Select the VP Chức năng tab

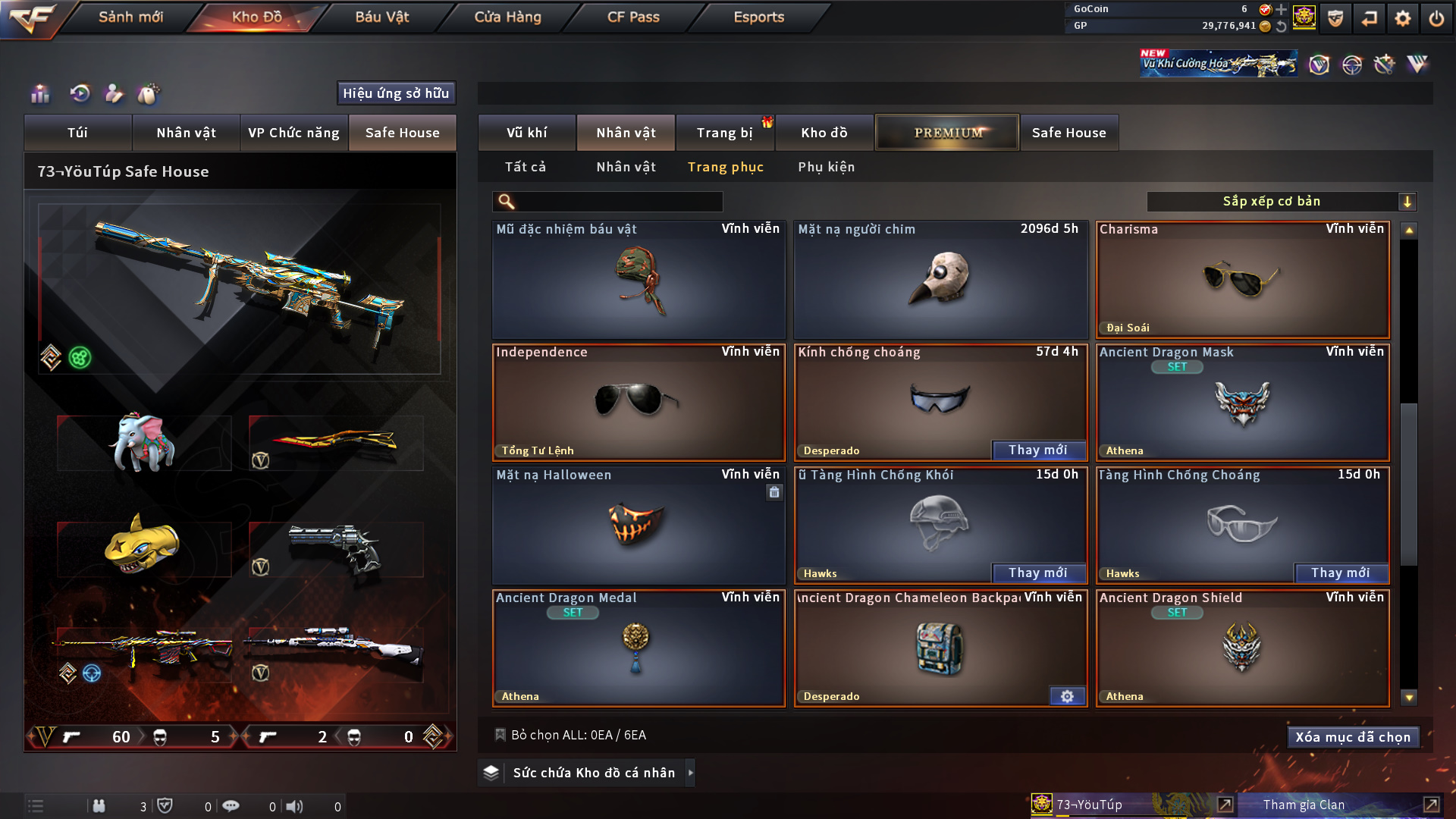pos(293,133)
